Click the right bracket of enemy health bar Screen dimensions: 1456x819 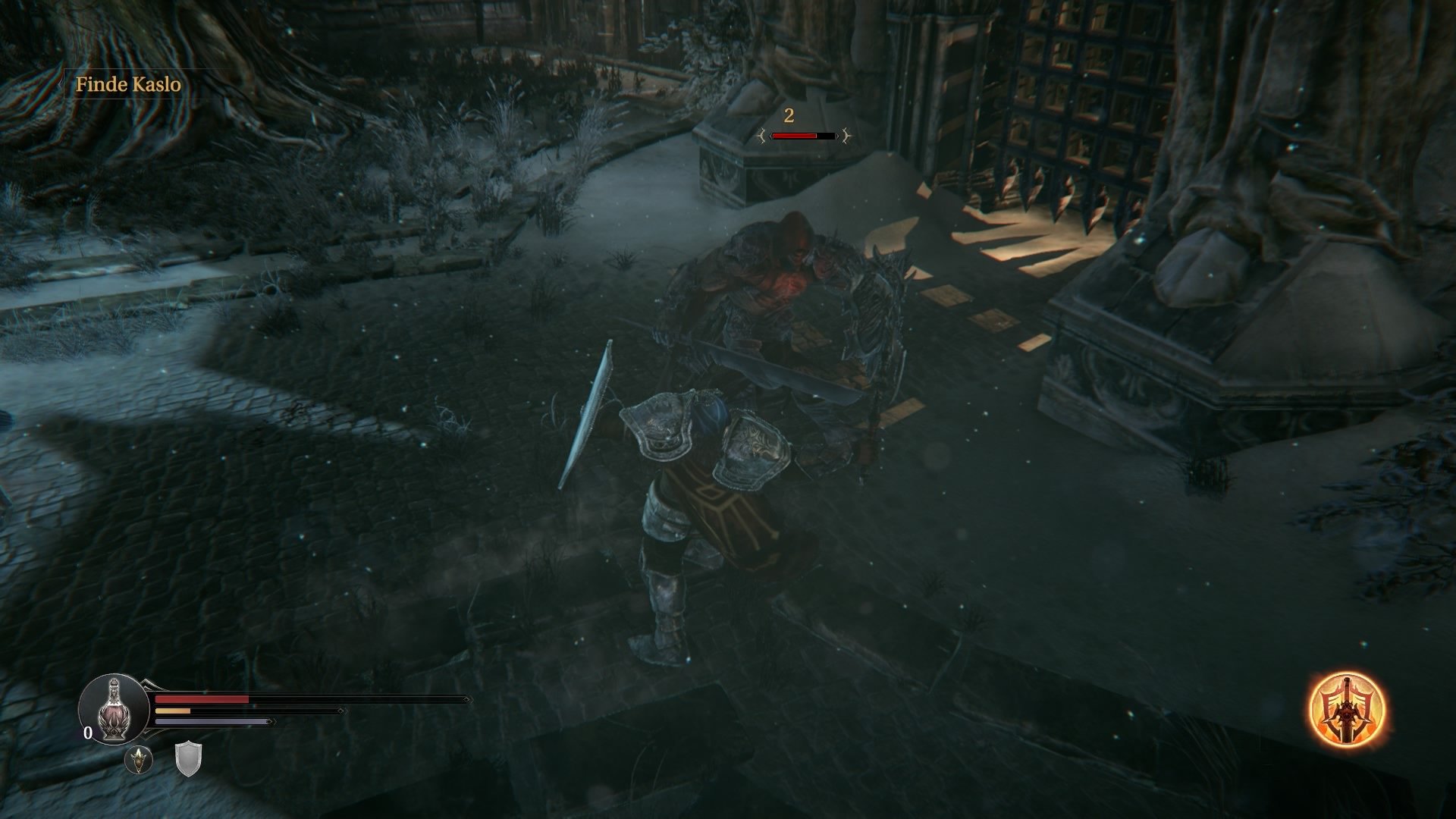(846, 136)
